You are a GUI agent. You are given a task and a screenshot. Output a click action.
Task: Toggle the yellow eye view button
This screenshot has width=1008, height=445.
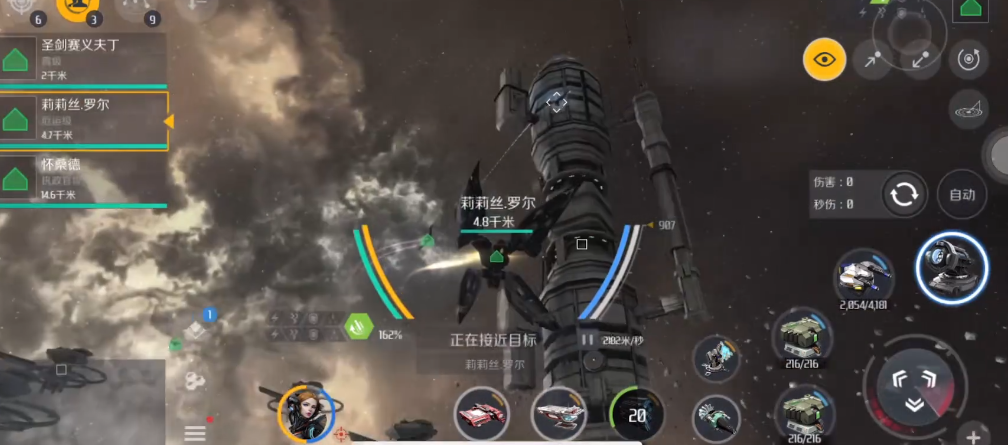click(824, 60)
